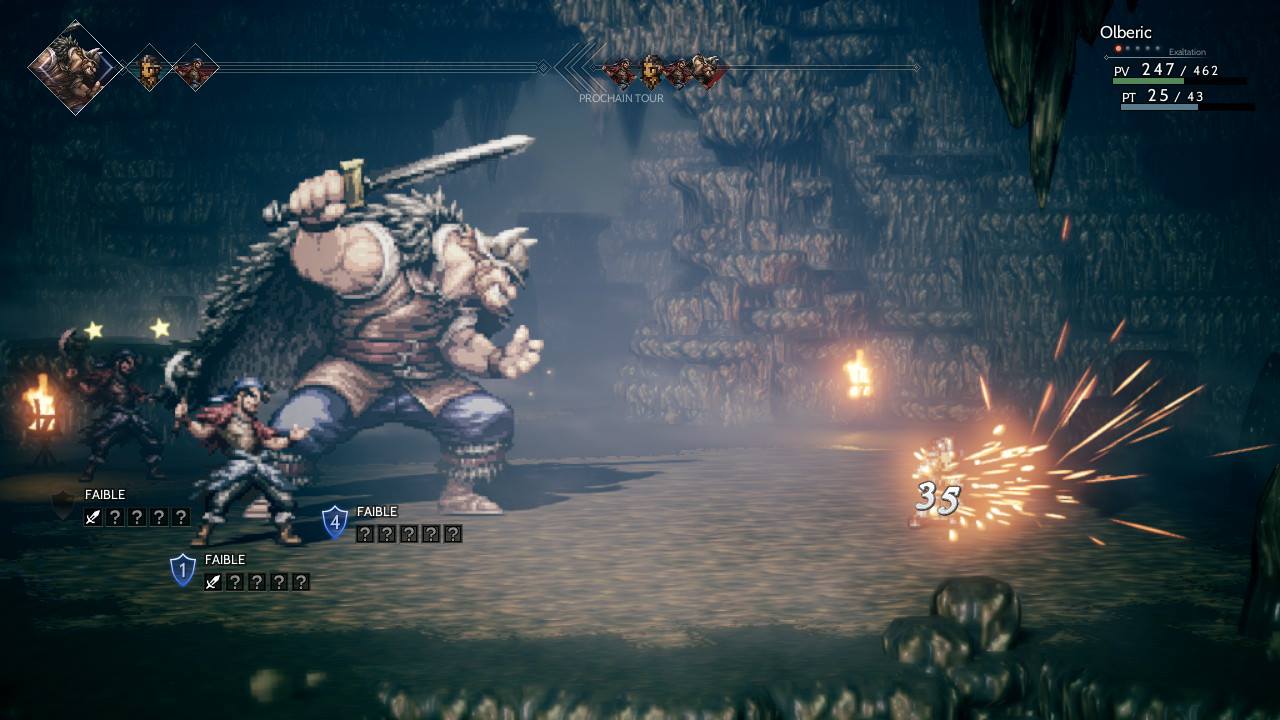Select the boss portrait in the large turn-order diamond
Screen dimensions: 1280x720
(75, 67)
